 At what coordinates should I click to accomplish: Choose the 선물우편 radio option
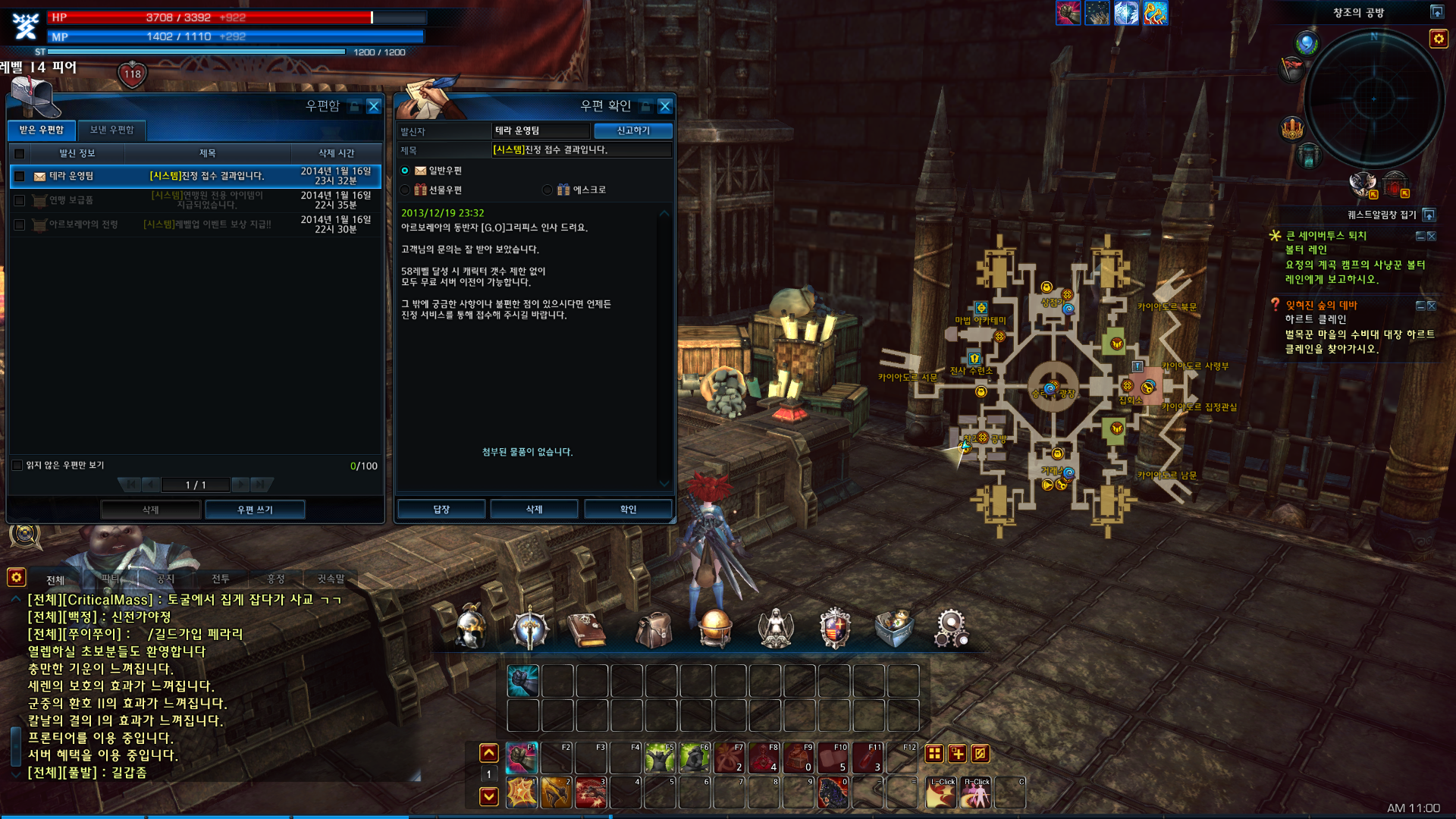[406, 190]
